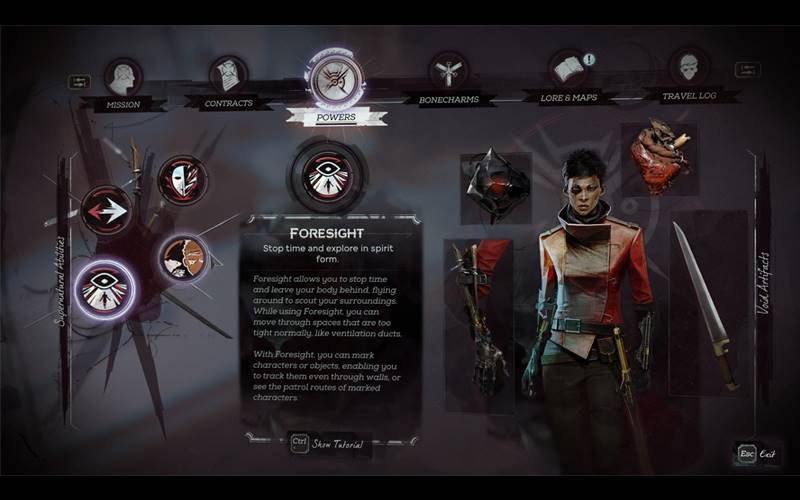800x500 pixels.
Task: Exit the powers menu
Action: 755,454
